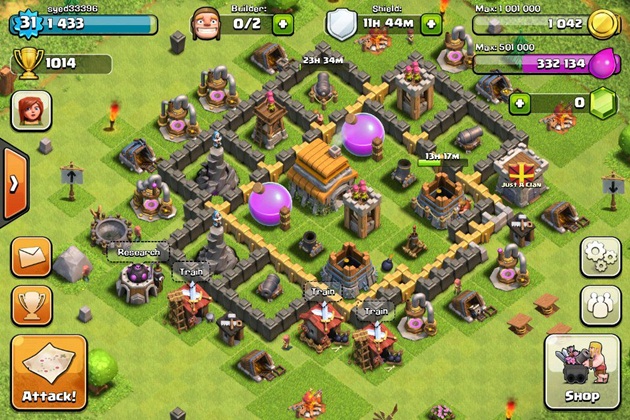Image resolution: width=630 pixels, height=420 pixels.
Task: Add a builder with the plus button
Action: (x=283, y=22)
